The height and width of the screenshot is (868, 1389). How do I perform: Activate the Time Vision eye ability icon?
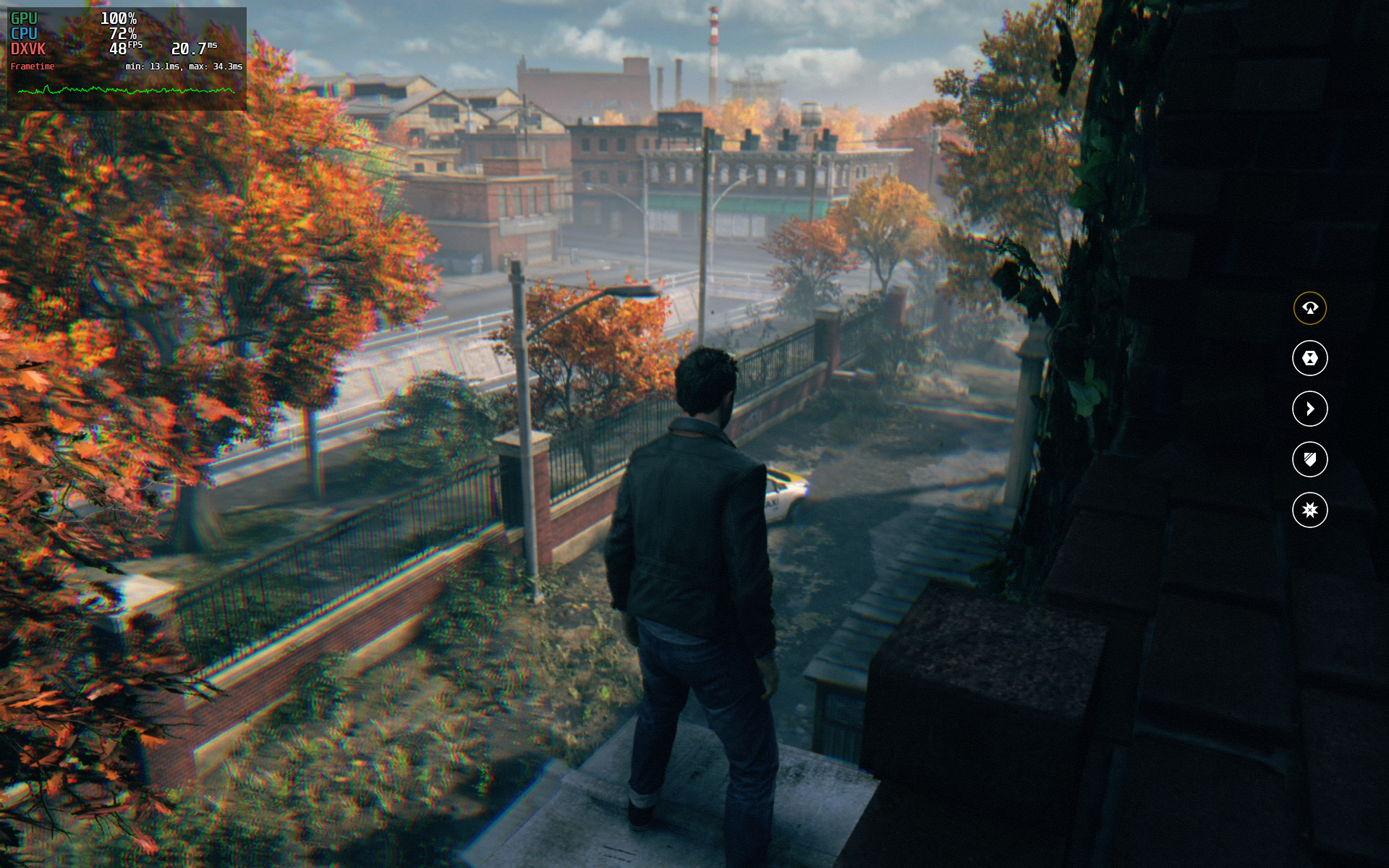coord(1309,308)
